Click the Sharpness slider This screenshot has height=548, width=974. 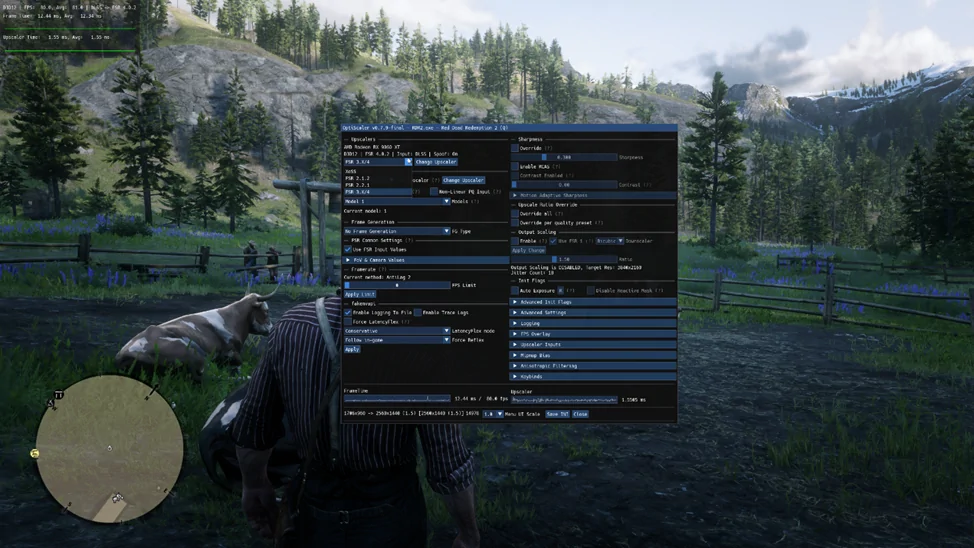tap(564, 157)
